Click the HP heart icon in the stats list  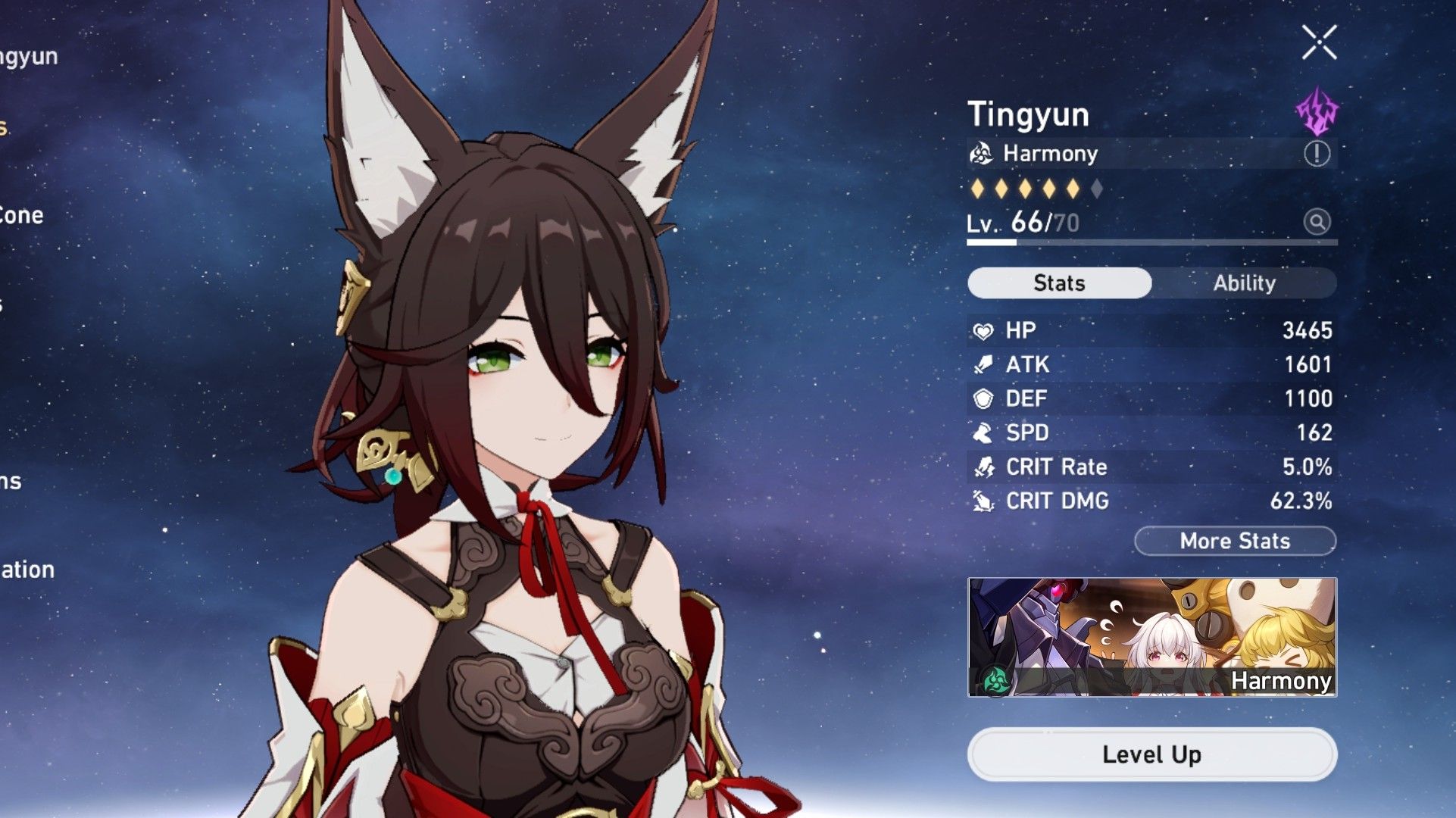tap(985, 329)
